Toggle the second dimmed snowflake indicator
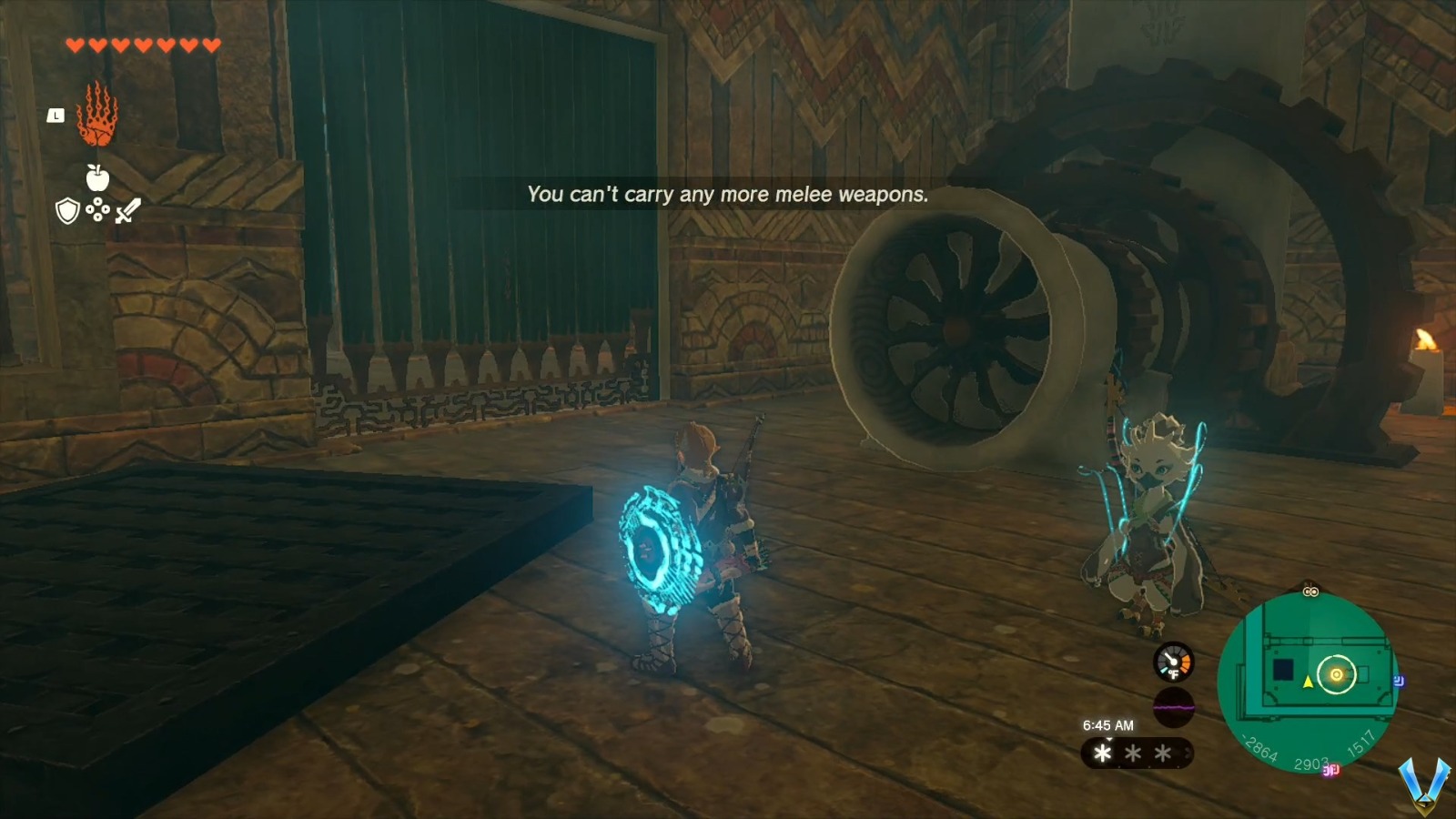 [1133, 753]
